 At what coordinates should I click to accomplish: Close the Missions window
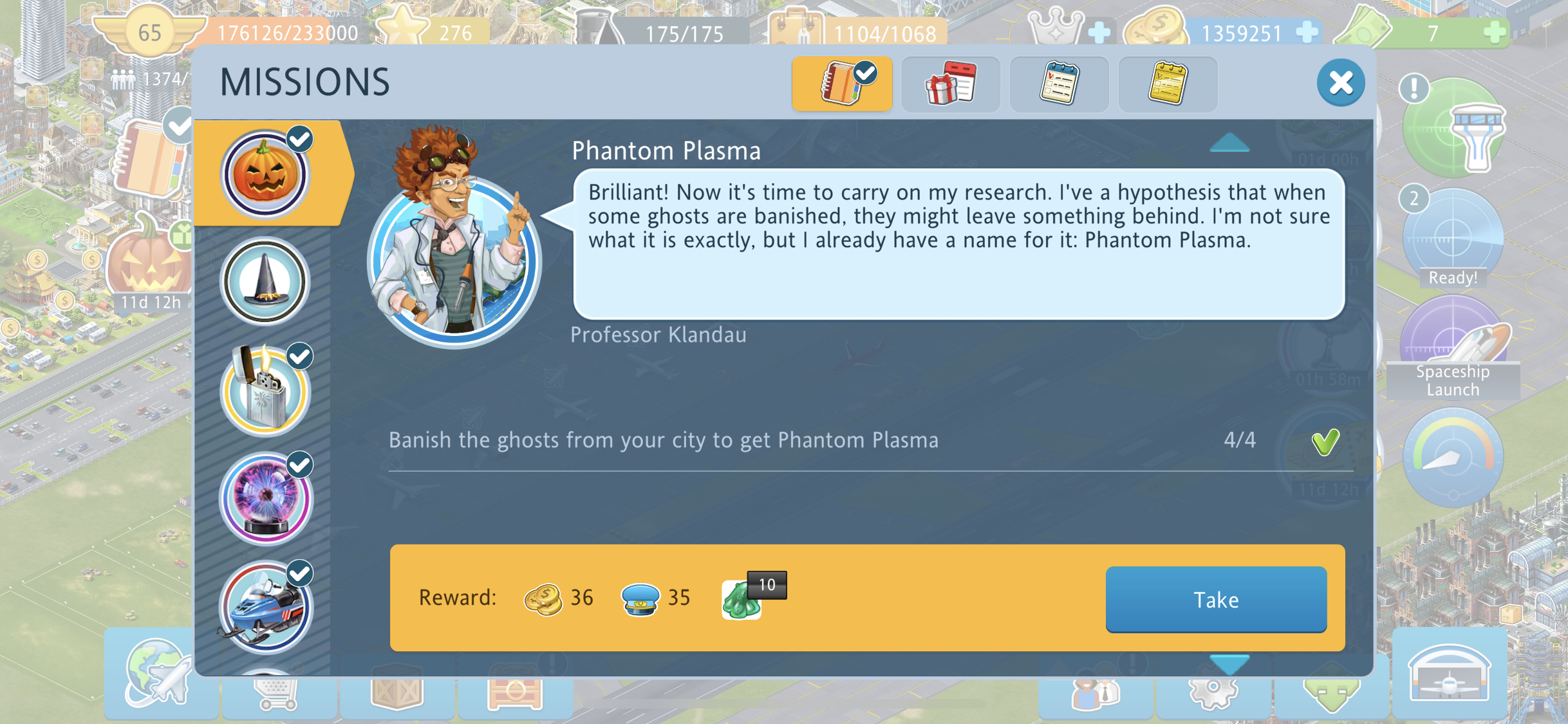(1340, 83)
